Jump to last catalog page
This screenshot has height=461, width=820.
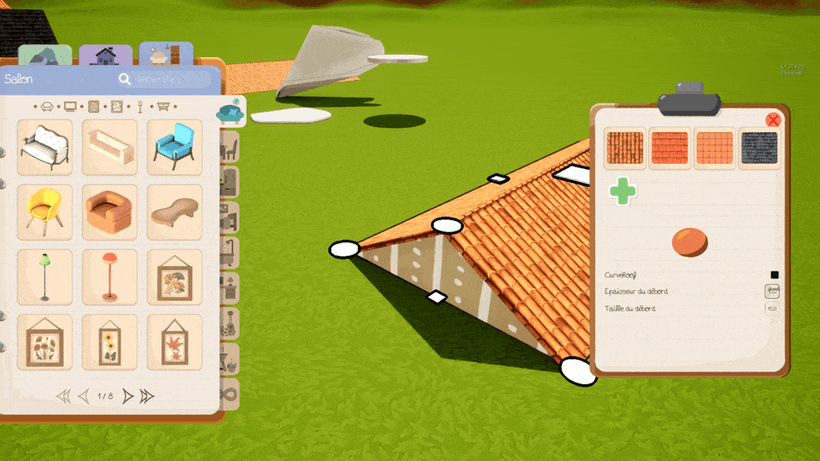point(147,396)
